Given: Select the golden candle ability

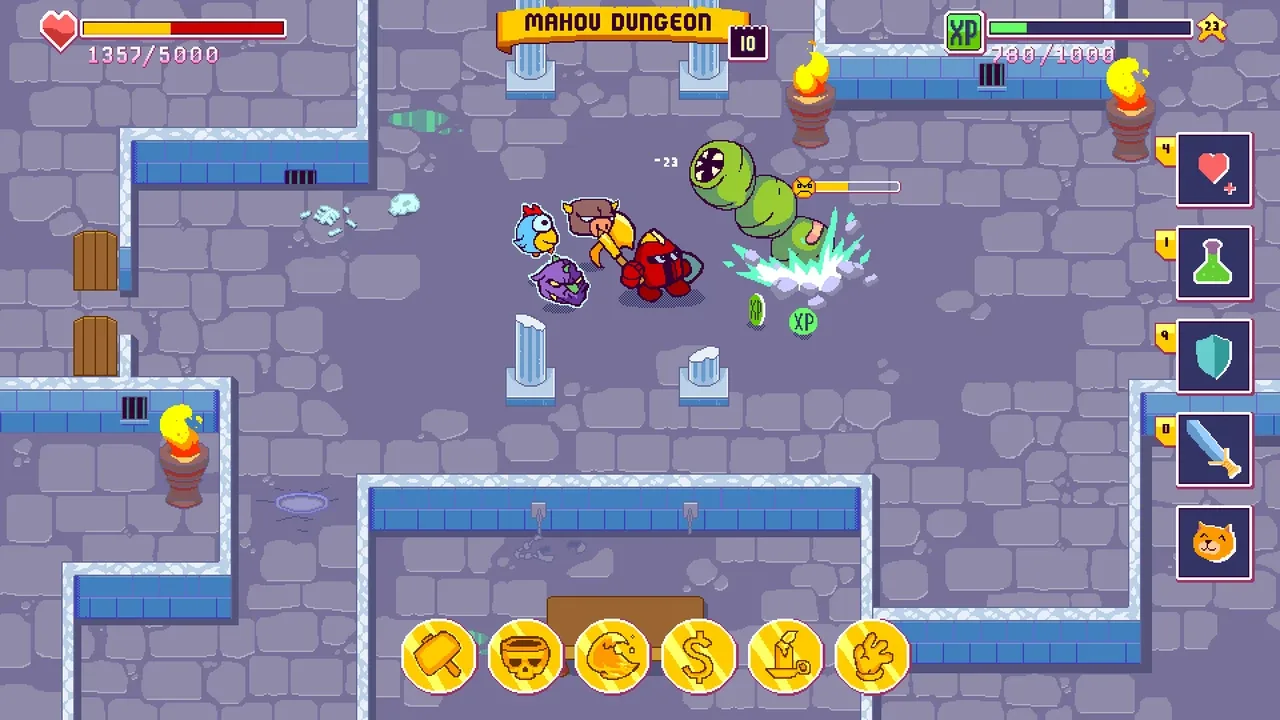Looking at the screenshot, I should click(785, 656).
